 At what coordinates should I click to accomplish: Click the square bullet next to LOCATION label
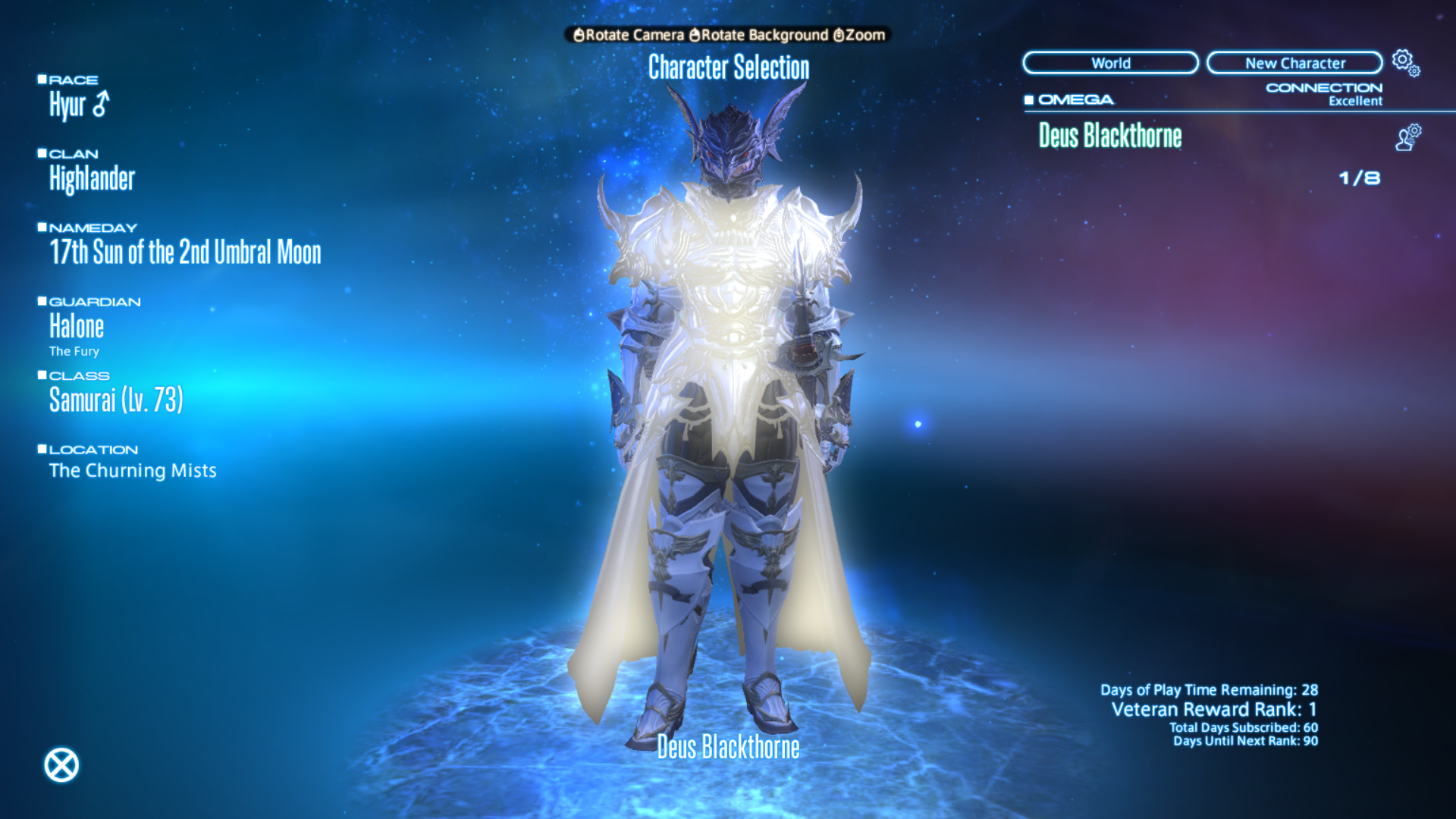pyautogui.click(x=42, y=447)
